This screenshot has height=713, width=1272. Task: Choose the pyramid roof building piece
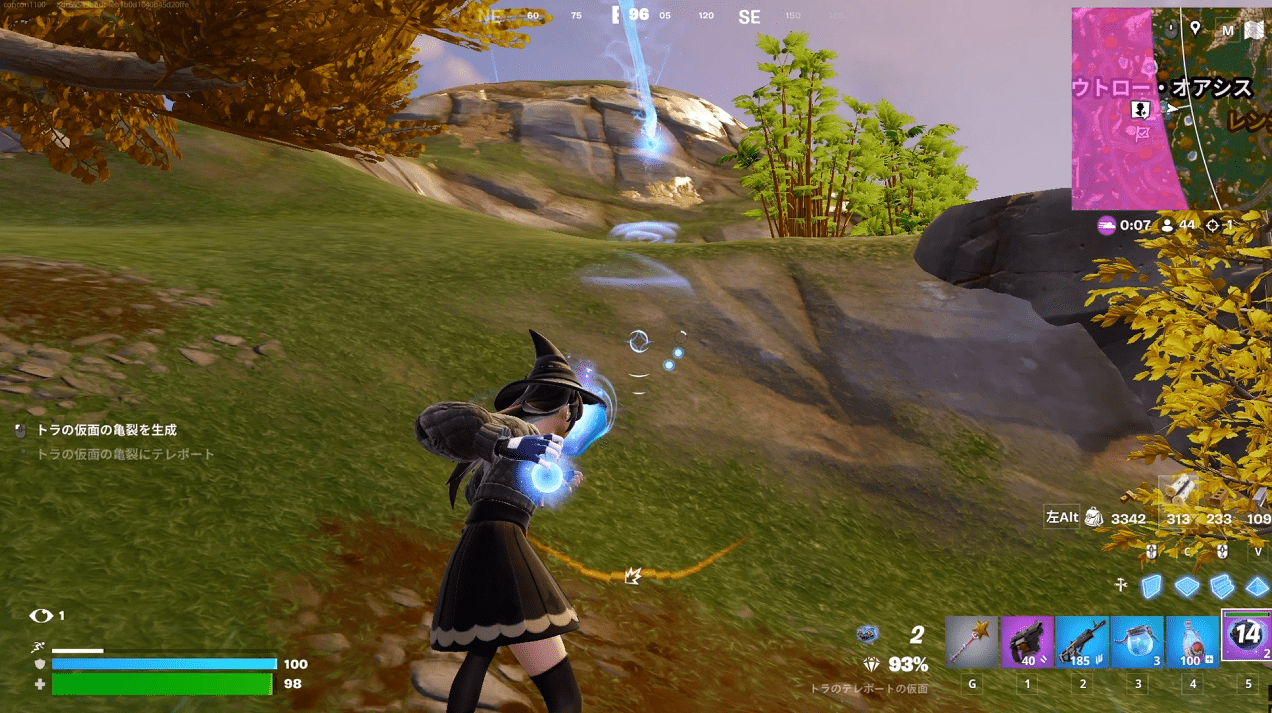coord(1256,586)
